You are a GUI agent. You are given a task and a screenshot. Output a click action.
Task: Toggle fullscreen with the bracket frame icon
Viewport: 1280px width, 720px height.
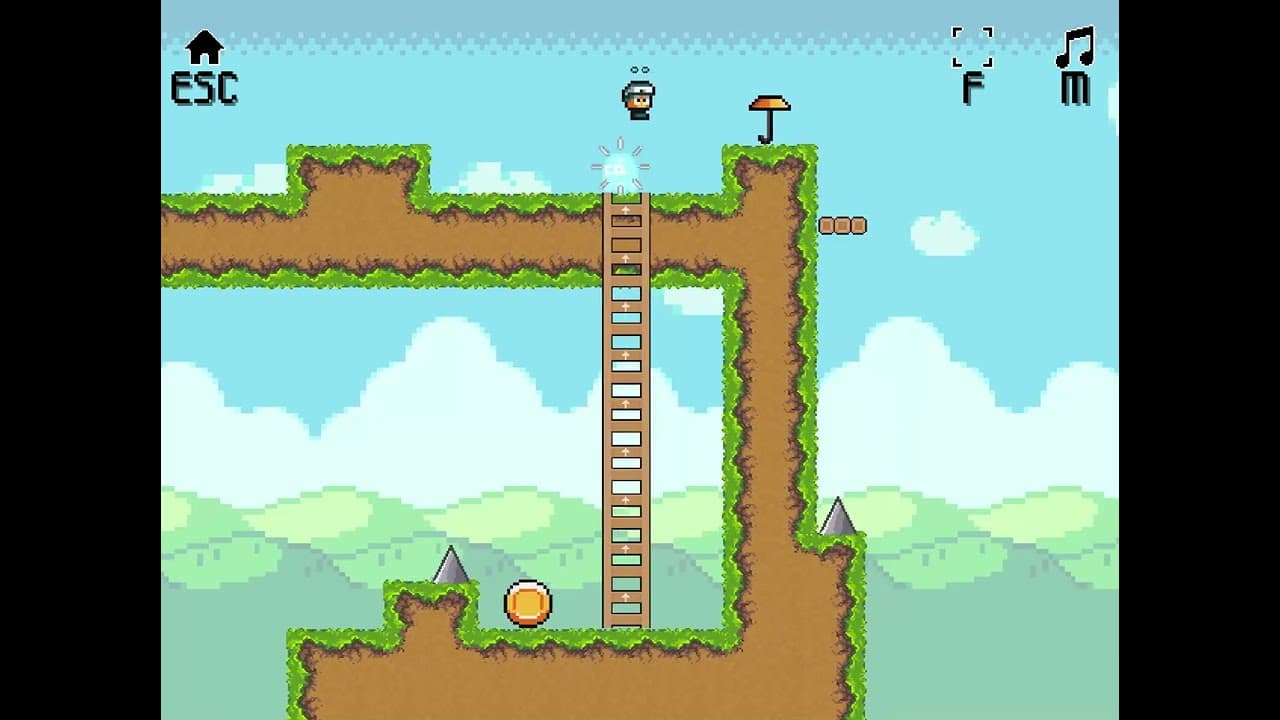(972, 47)
